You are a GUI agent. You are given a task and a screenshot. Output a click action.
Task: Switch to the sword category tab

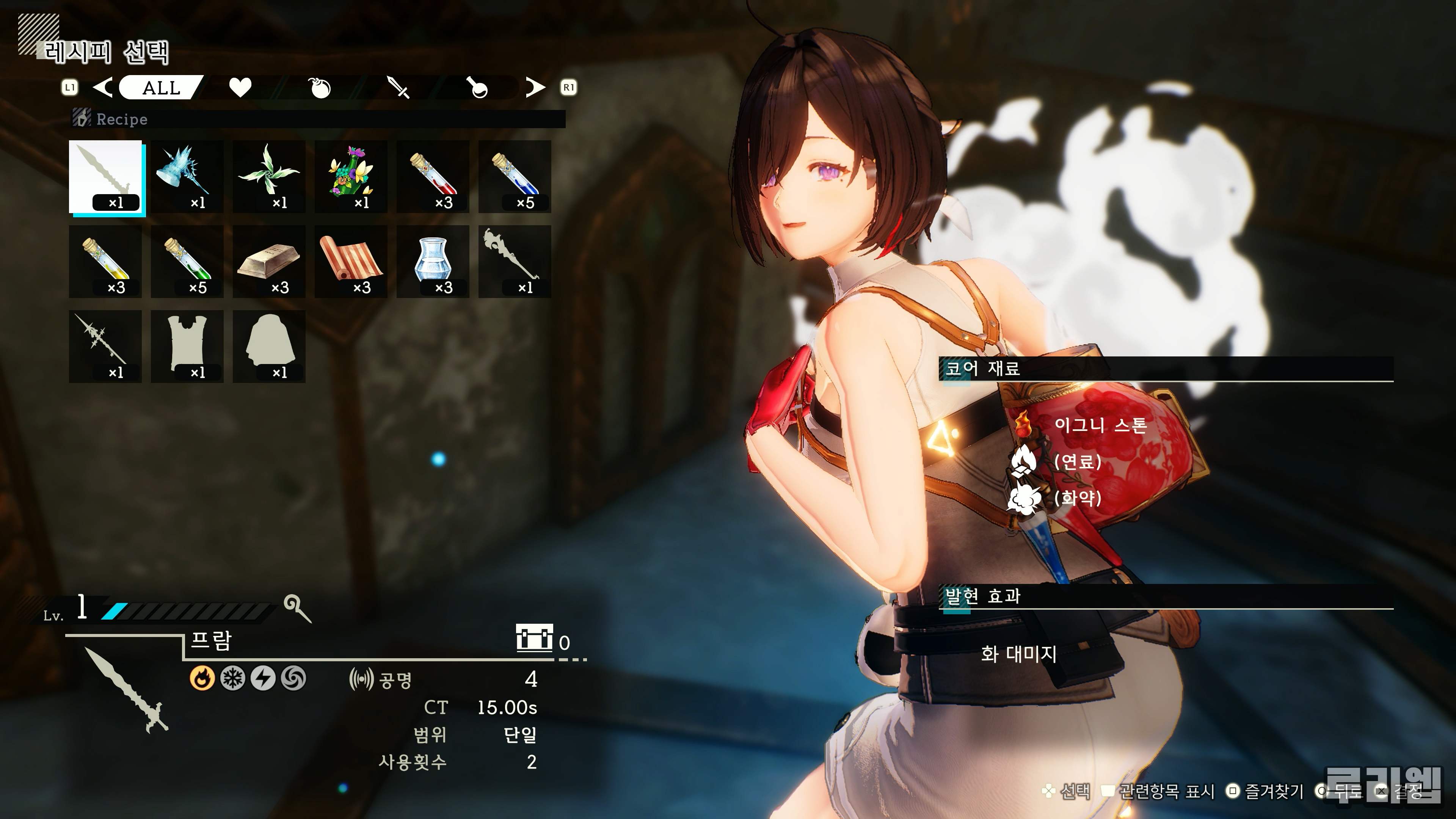[399, 88]
